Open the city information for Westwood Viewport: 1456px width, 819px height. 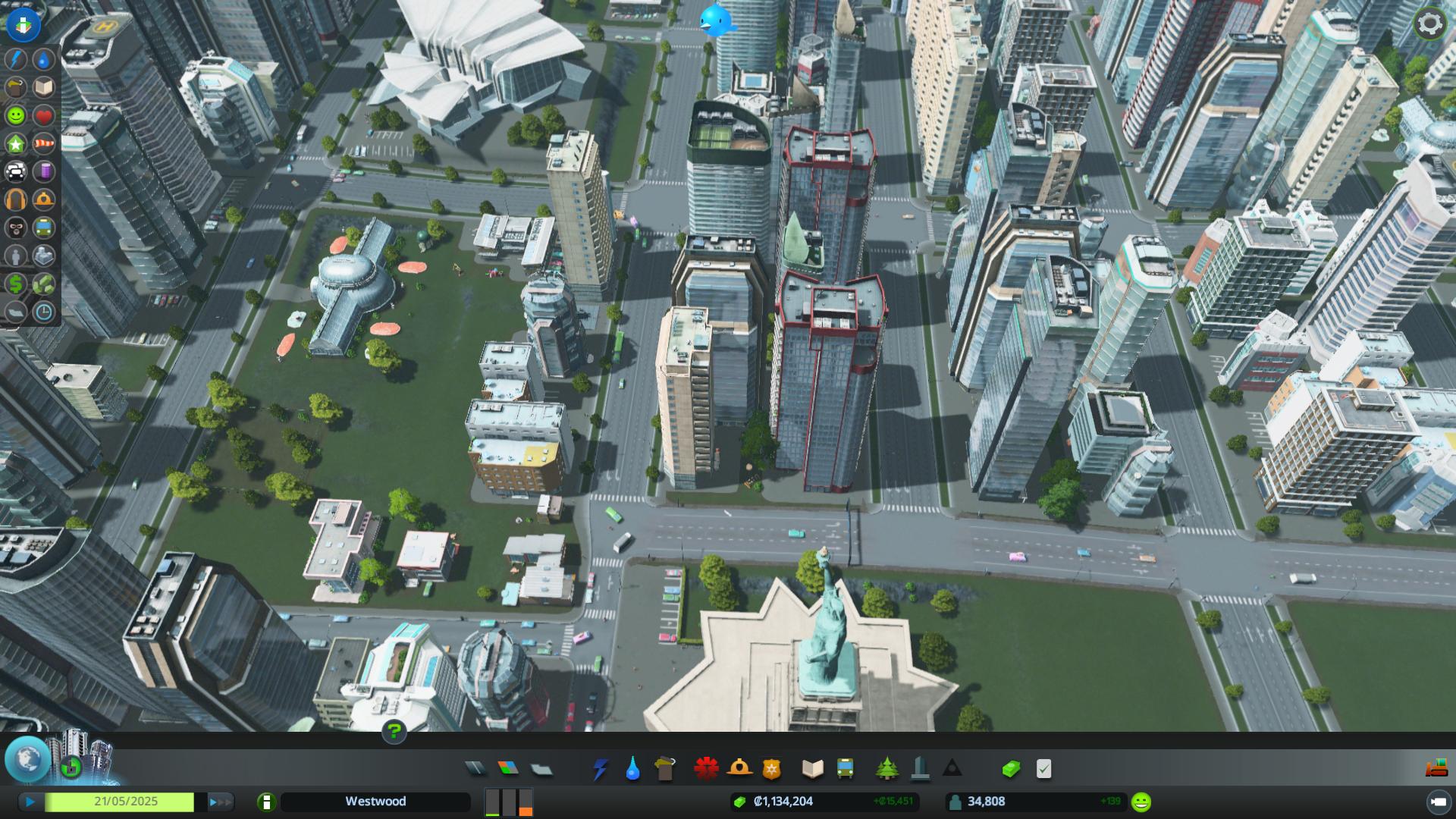point(266,802)
